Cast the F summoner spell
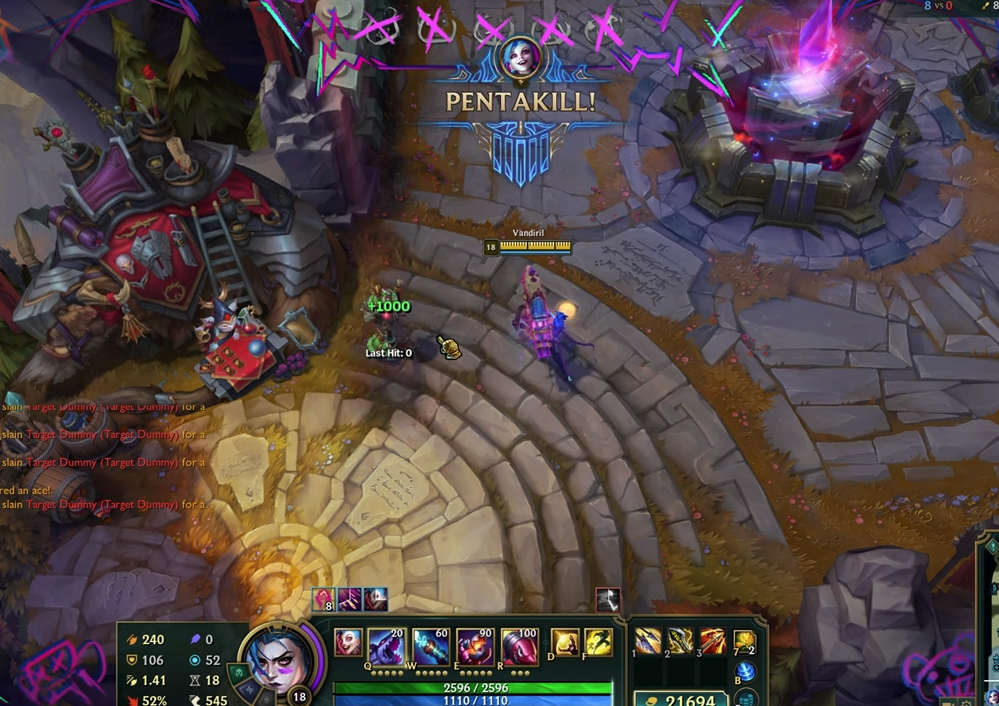Image resolution: width=999 pixels, height=706 pixels. click(x=598, y=642)
